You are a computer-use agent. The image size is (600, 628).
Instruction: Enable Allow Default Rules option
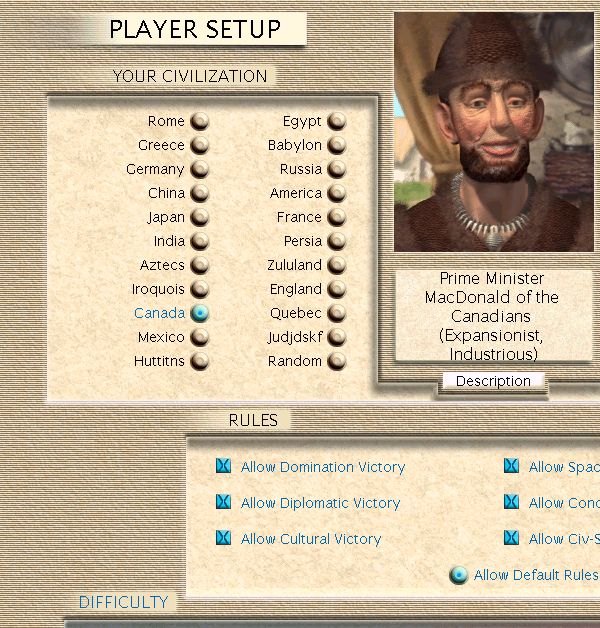[458, 576]
